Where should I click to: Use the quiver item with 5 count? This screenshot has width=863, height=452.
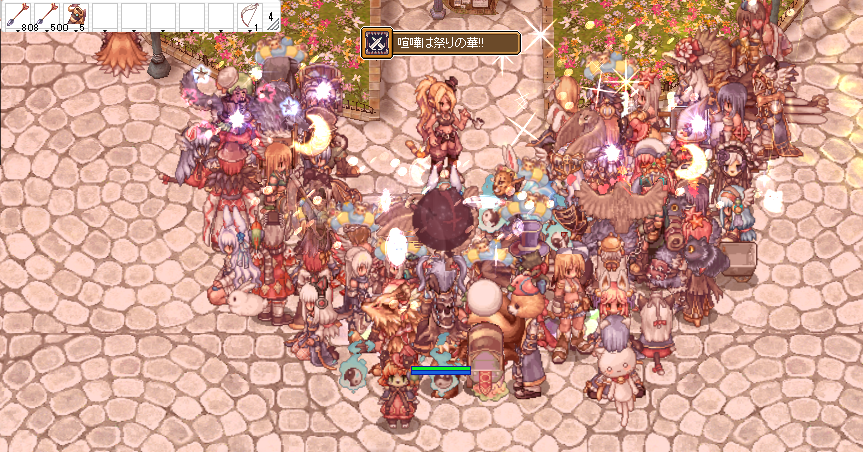click(x=75, y=16)
